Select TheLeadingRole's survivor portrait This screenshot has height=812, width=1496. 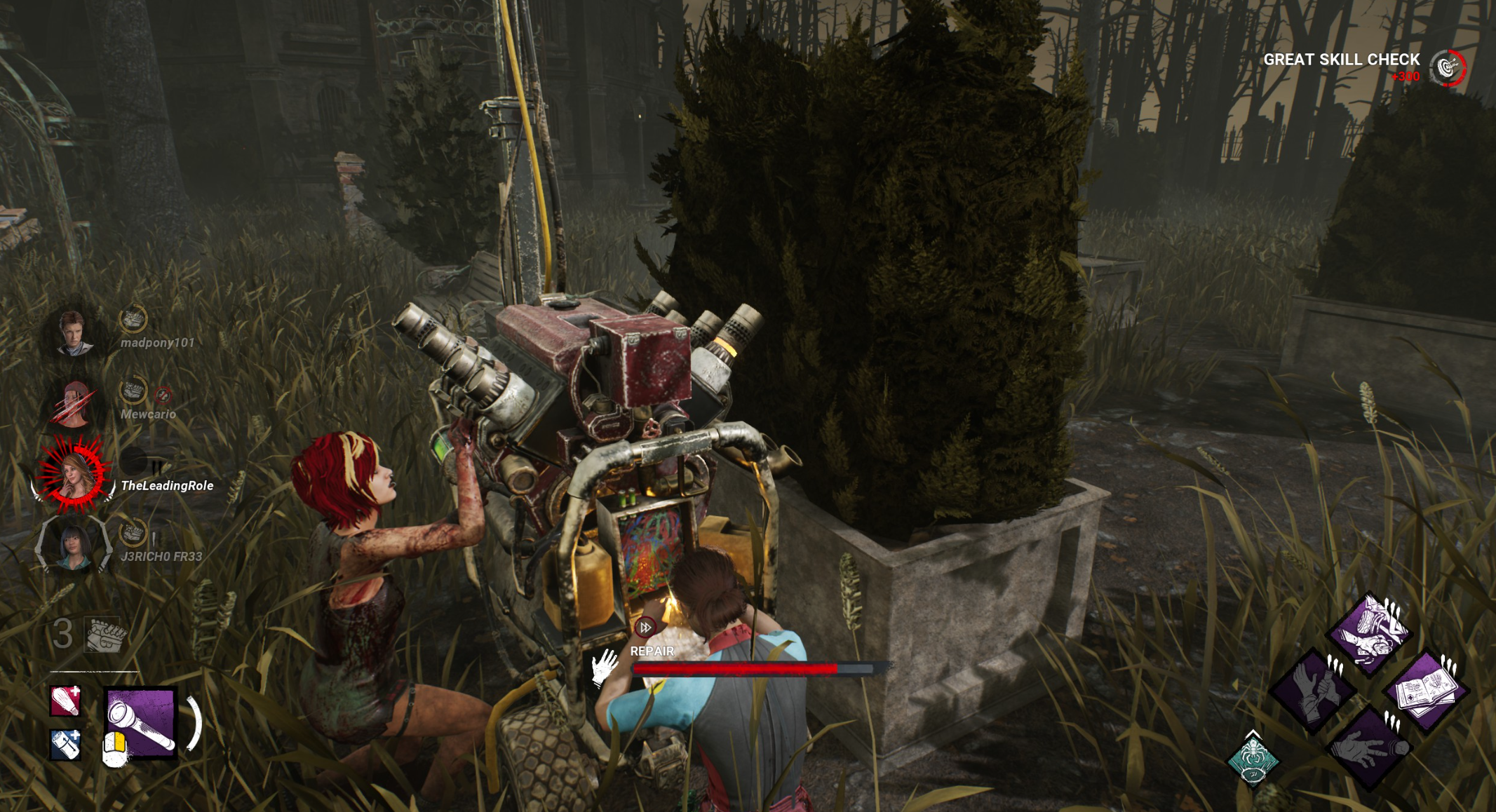tap(73, 473)
